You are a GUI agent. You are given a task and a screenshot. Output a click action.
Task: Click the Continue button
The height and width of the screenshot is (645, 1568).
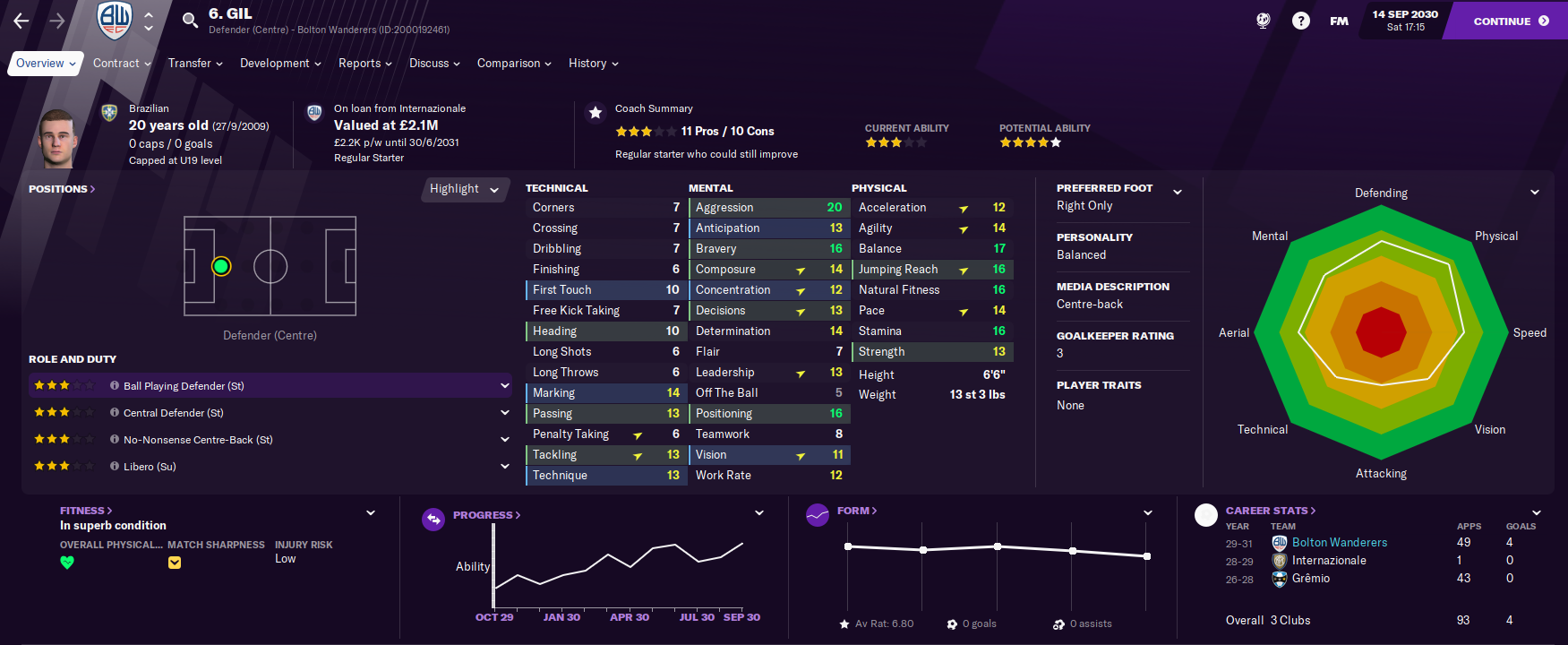(1509, 21)
